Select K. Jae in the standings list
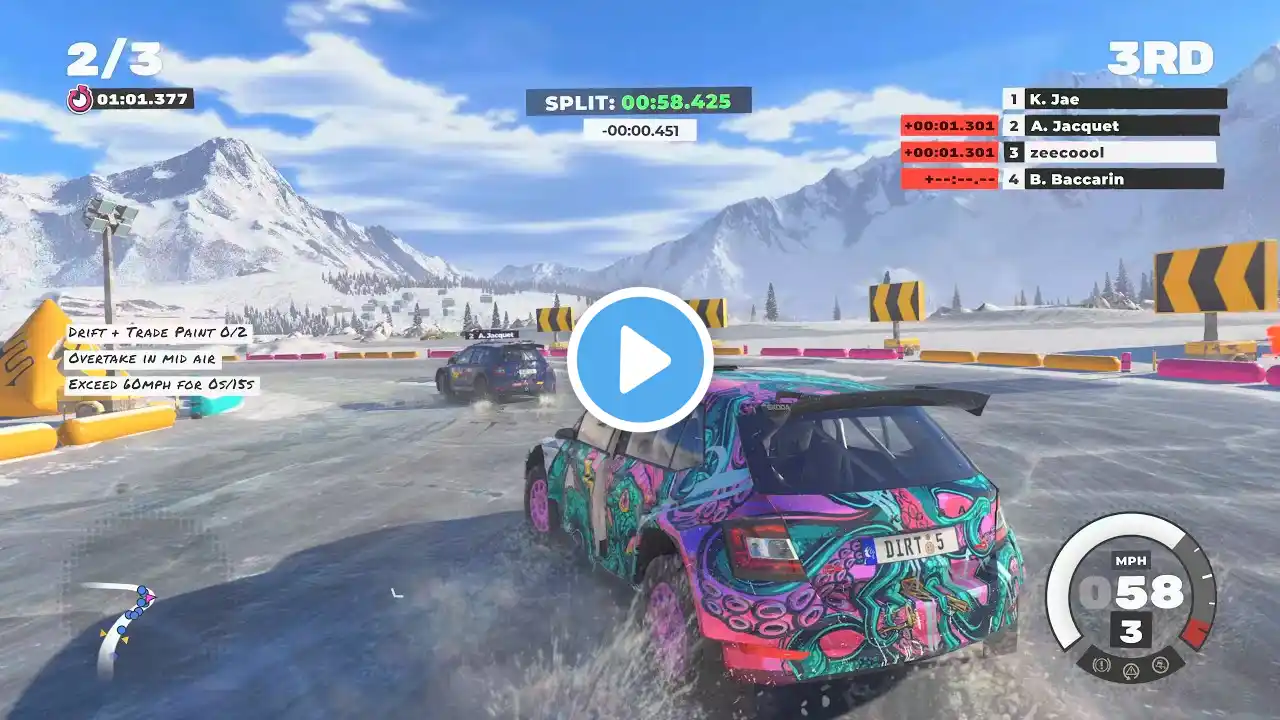Screen dimensions: 1280x720 coord(1115,99)
